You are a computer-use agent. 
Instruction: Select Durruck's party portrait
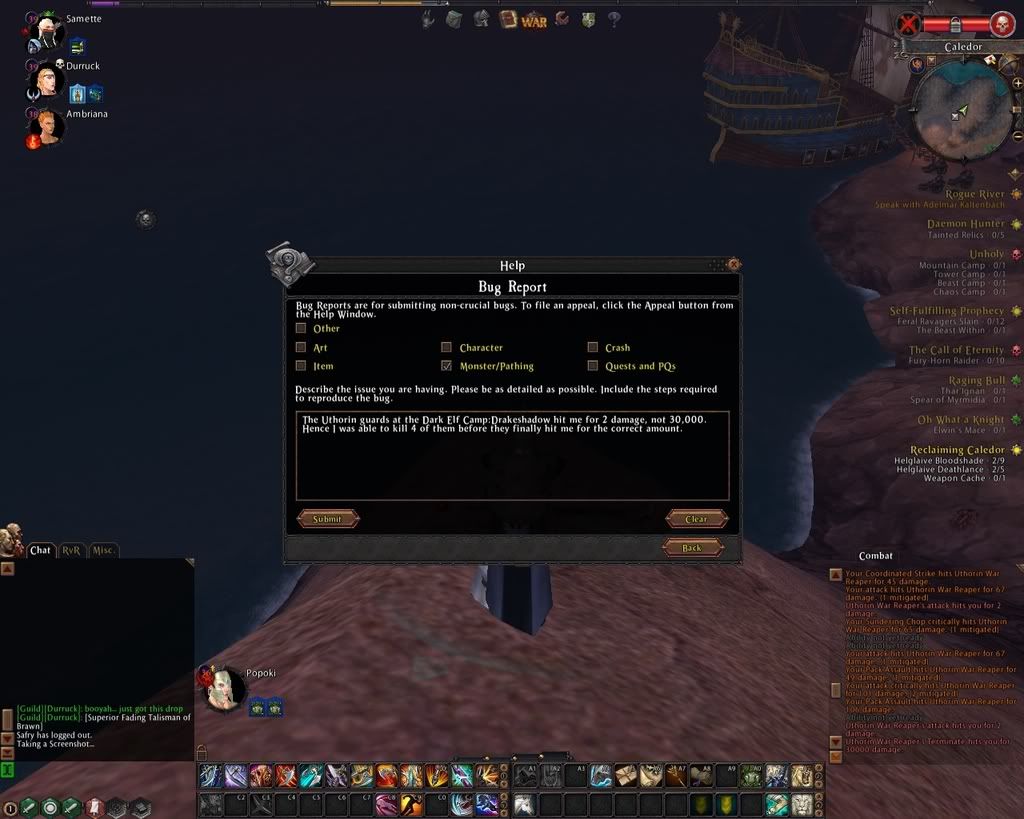point(46,80)
